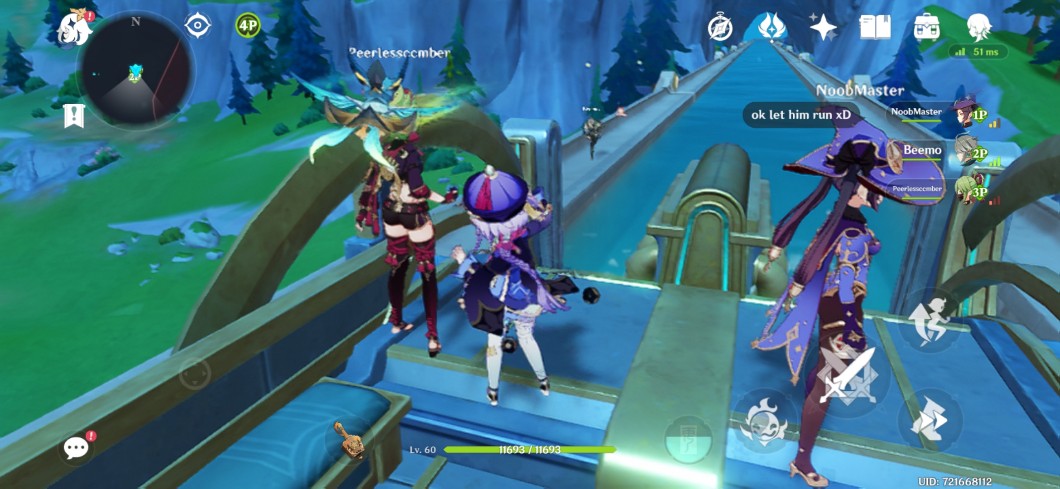Open the backpack inventory

tap(926, 27)
